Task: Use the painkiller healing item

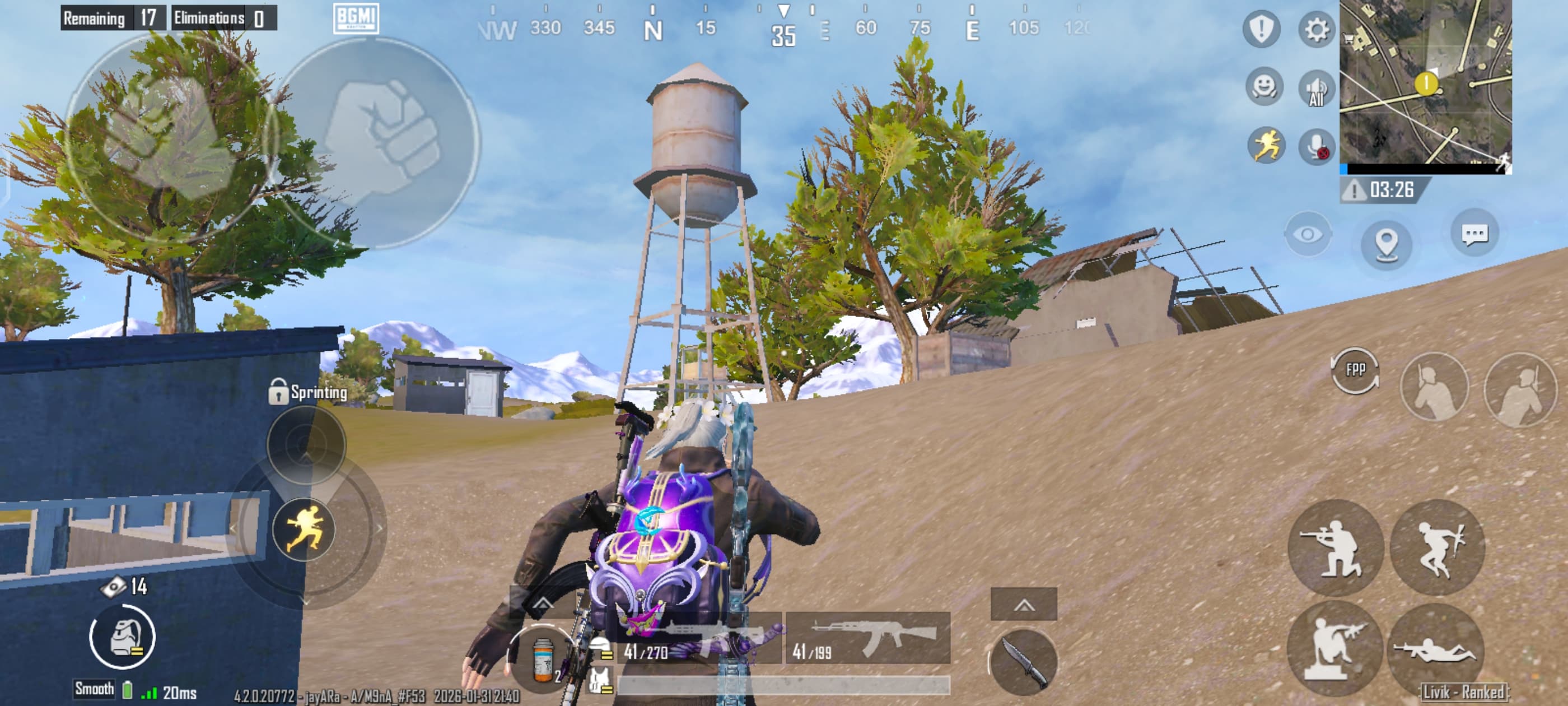Action: [542, 659]
